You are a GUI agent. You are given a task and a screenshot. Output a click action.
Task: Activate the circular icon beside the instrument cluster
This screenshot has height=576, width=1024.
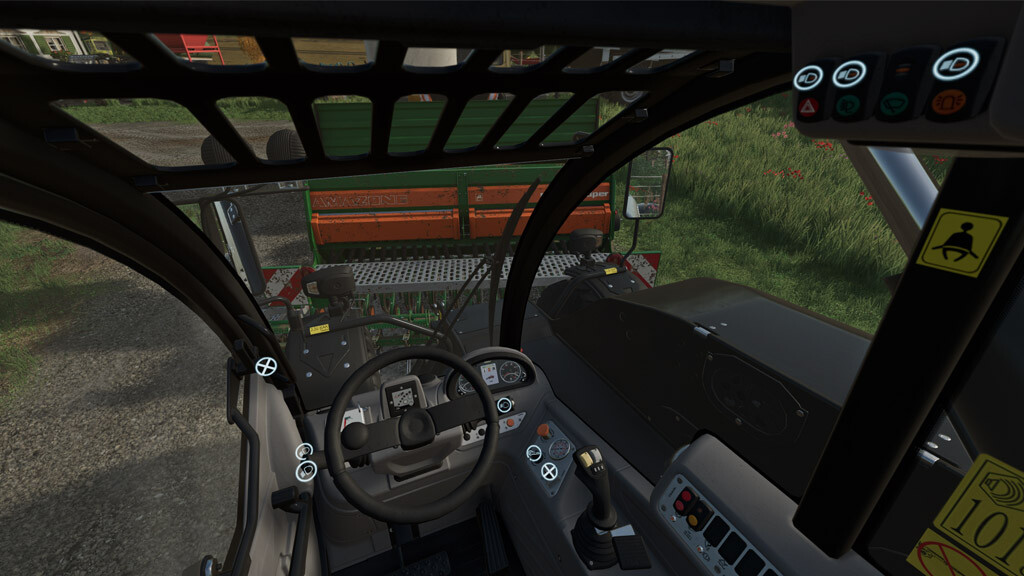[x=504, y=405]
